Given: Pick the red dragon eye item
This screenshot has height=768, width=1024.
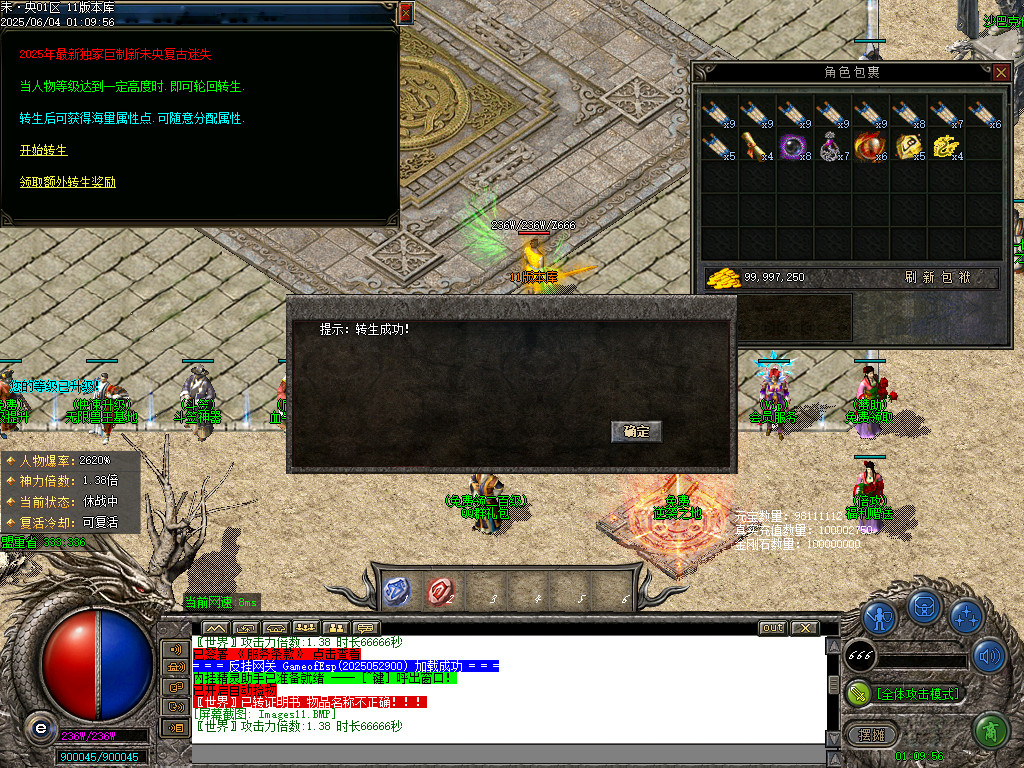Looking at the screenshot, I should point(869,146).
